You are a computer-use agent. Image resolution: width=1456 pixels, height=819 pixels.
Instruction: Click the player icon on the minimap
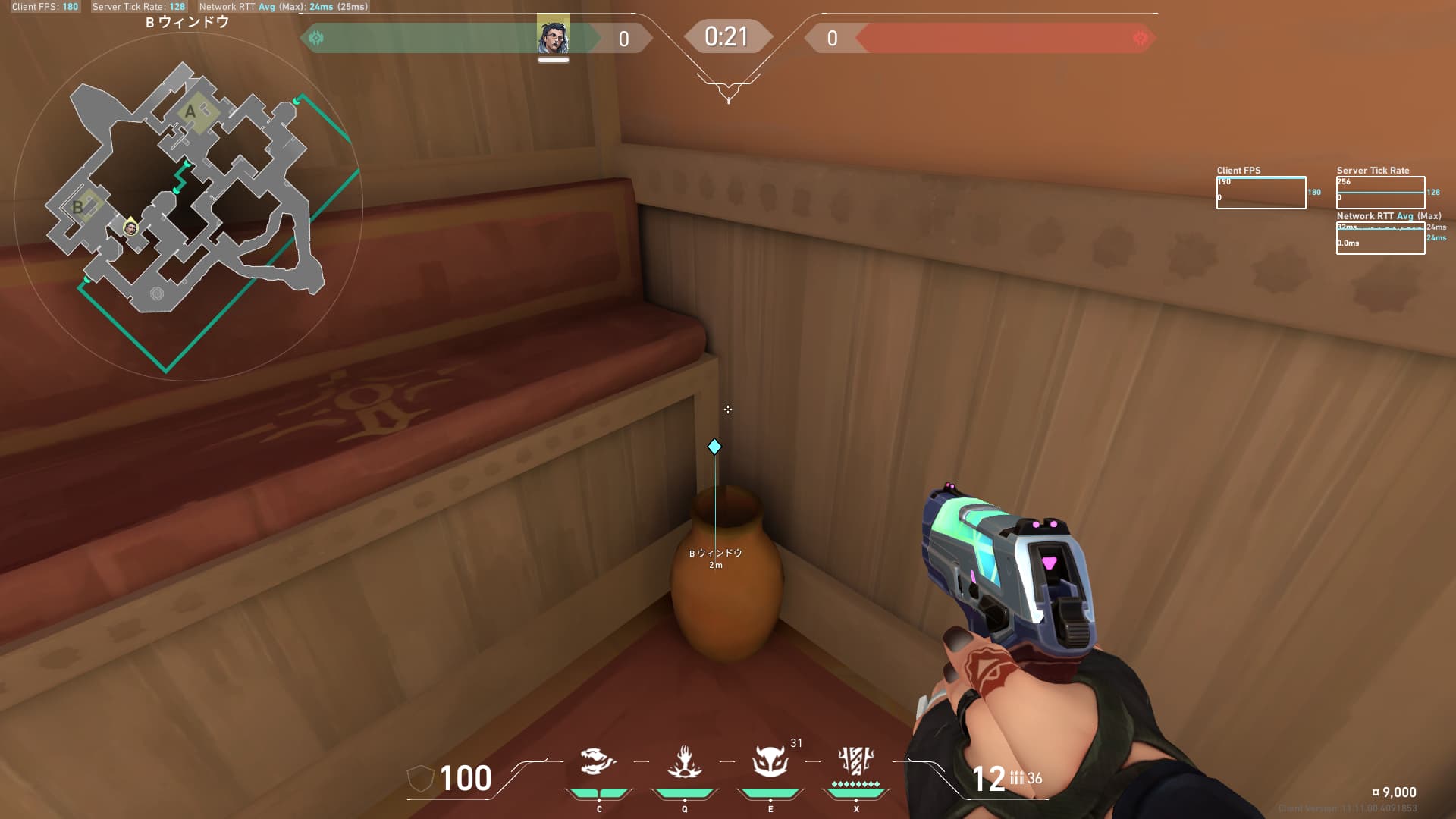[x=131, y=227]
